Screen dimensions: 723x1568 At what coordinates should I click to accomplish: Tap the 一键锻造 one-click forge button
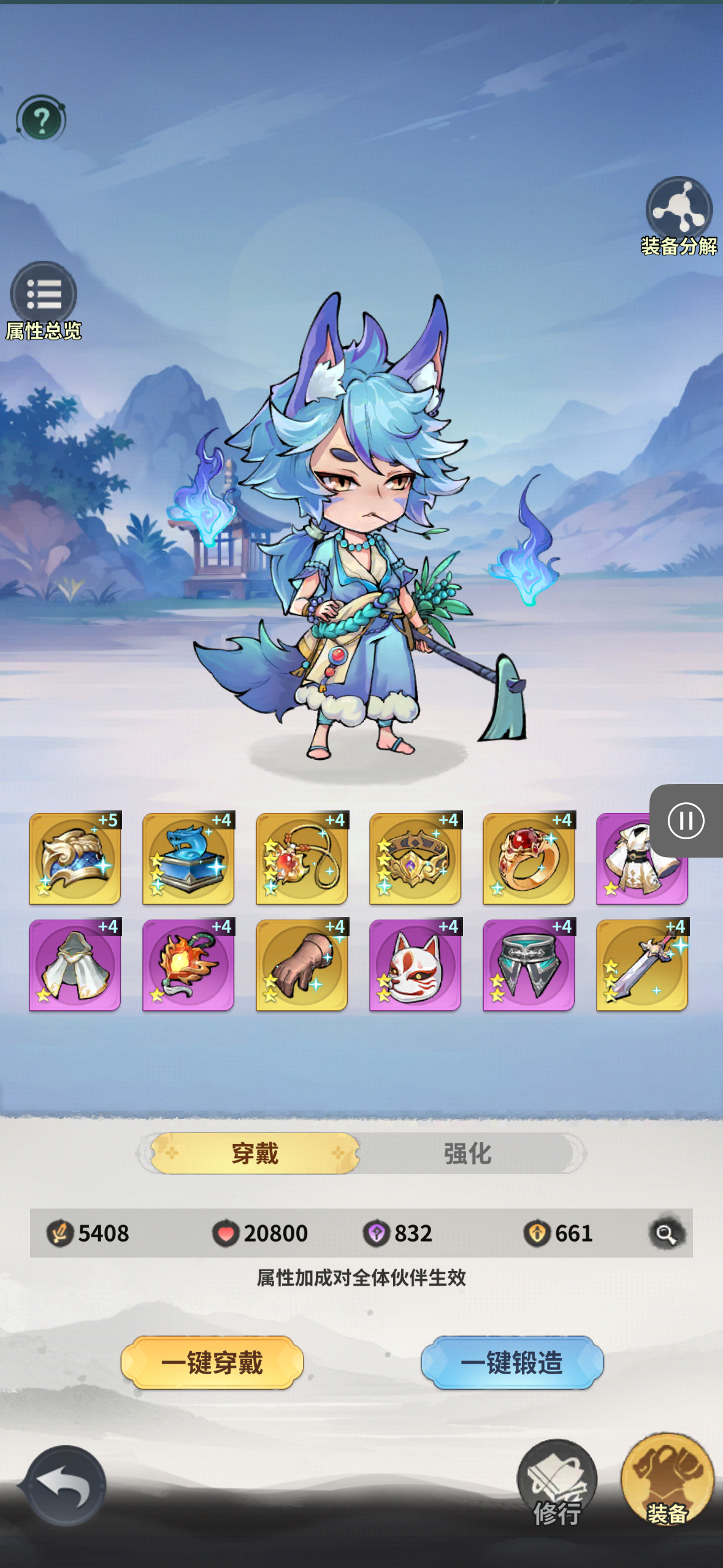[512, 1362]
